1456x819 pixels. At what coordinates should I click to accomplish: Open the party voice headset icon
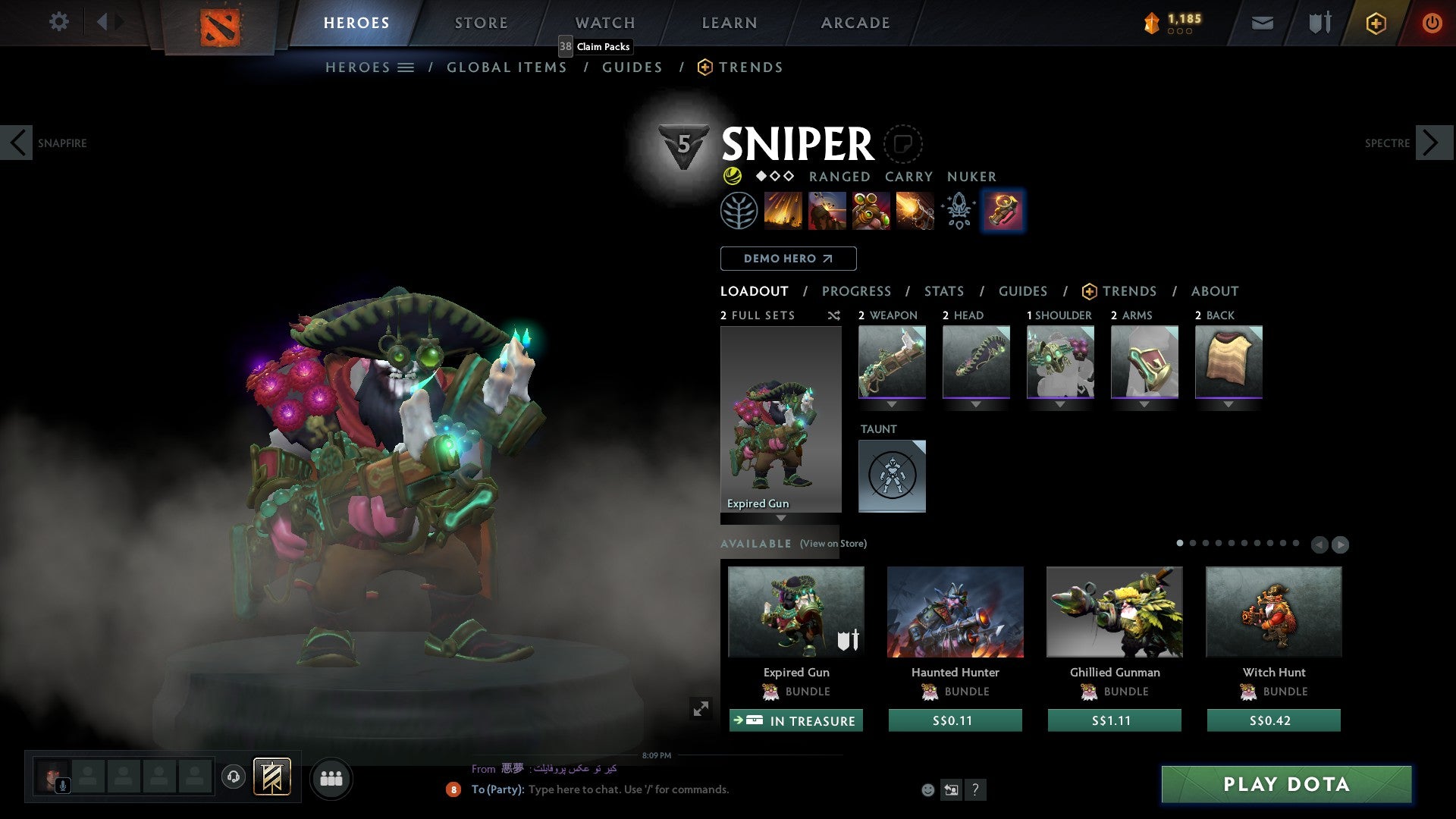[233, 778]
